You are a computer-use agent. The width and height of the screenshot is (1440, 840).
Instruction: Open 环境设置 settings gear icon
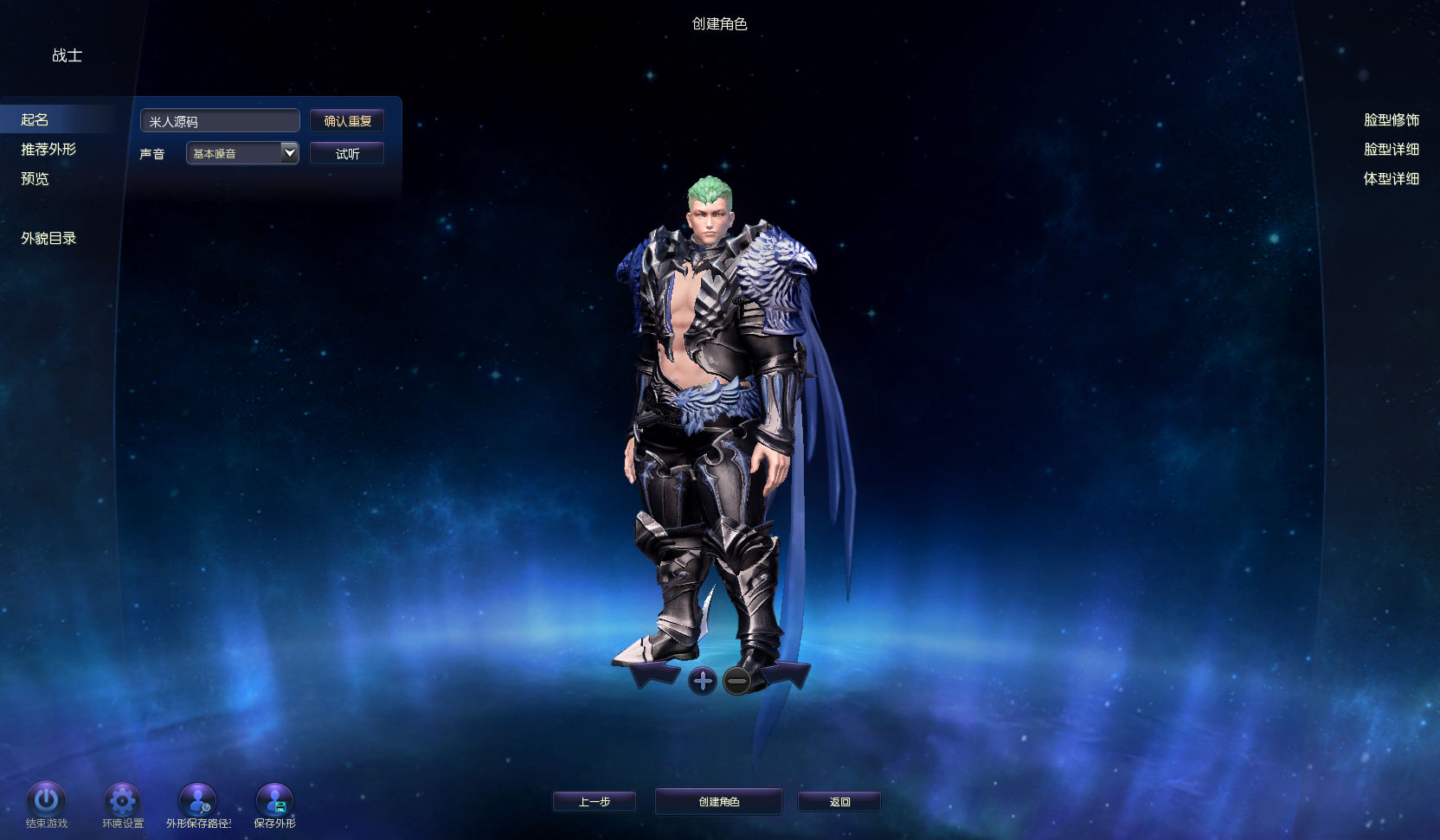tap(122, 800)
